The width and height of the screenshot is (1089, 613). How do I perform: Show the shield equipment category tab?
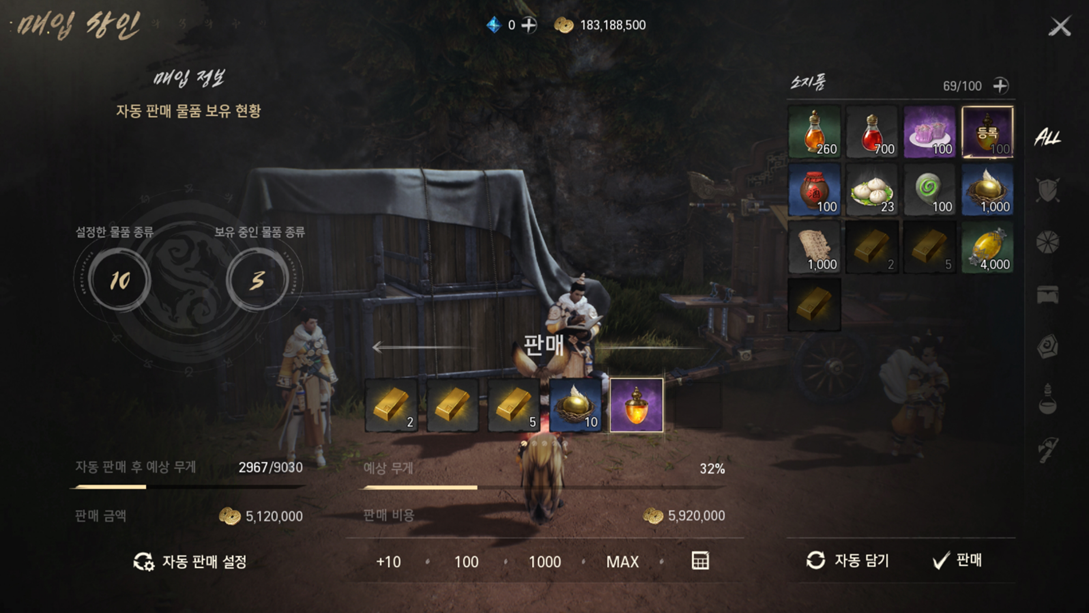click(x=1047, y=189)
